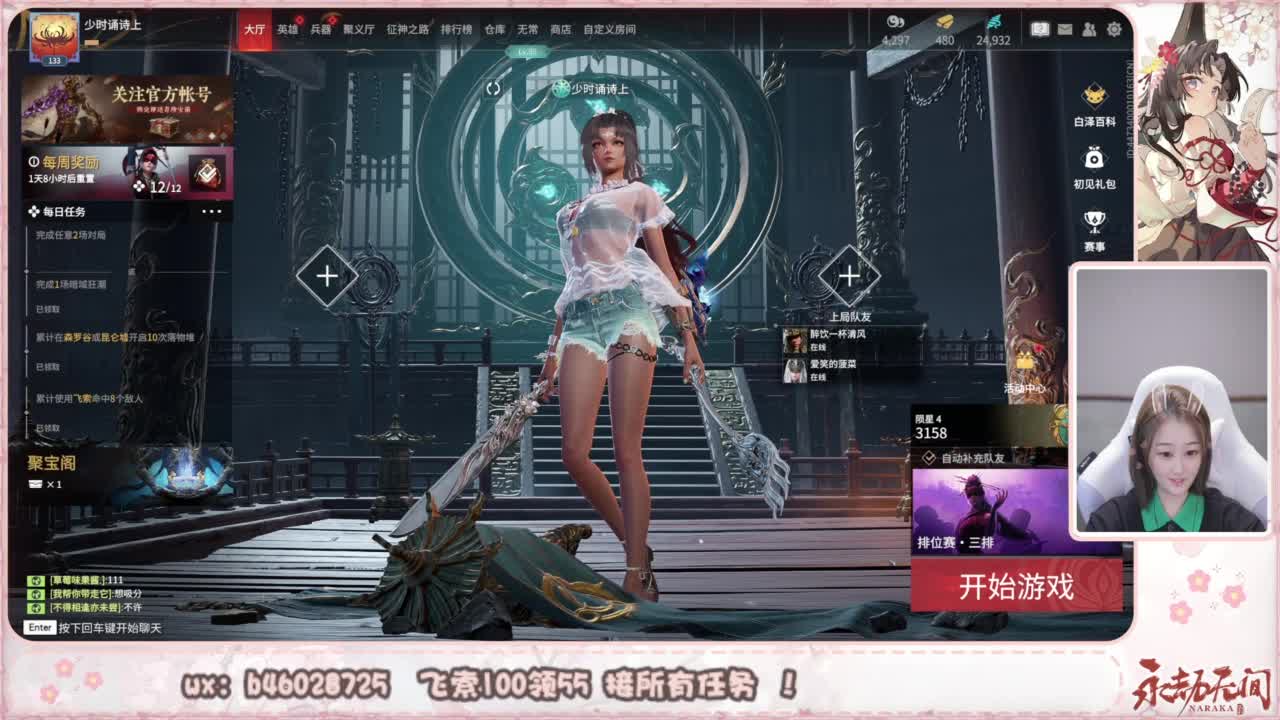Viewport: 1280px width, 720px height.
Task: Switch to the 英雄 heroes tab
Action: click(285, 30)
